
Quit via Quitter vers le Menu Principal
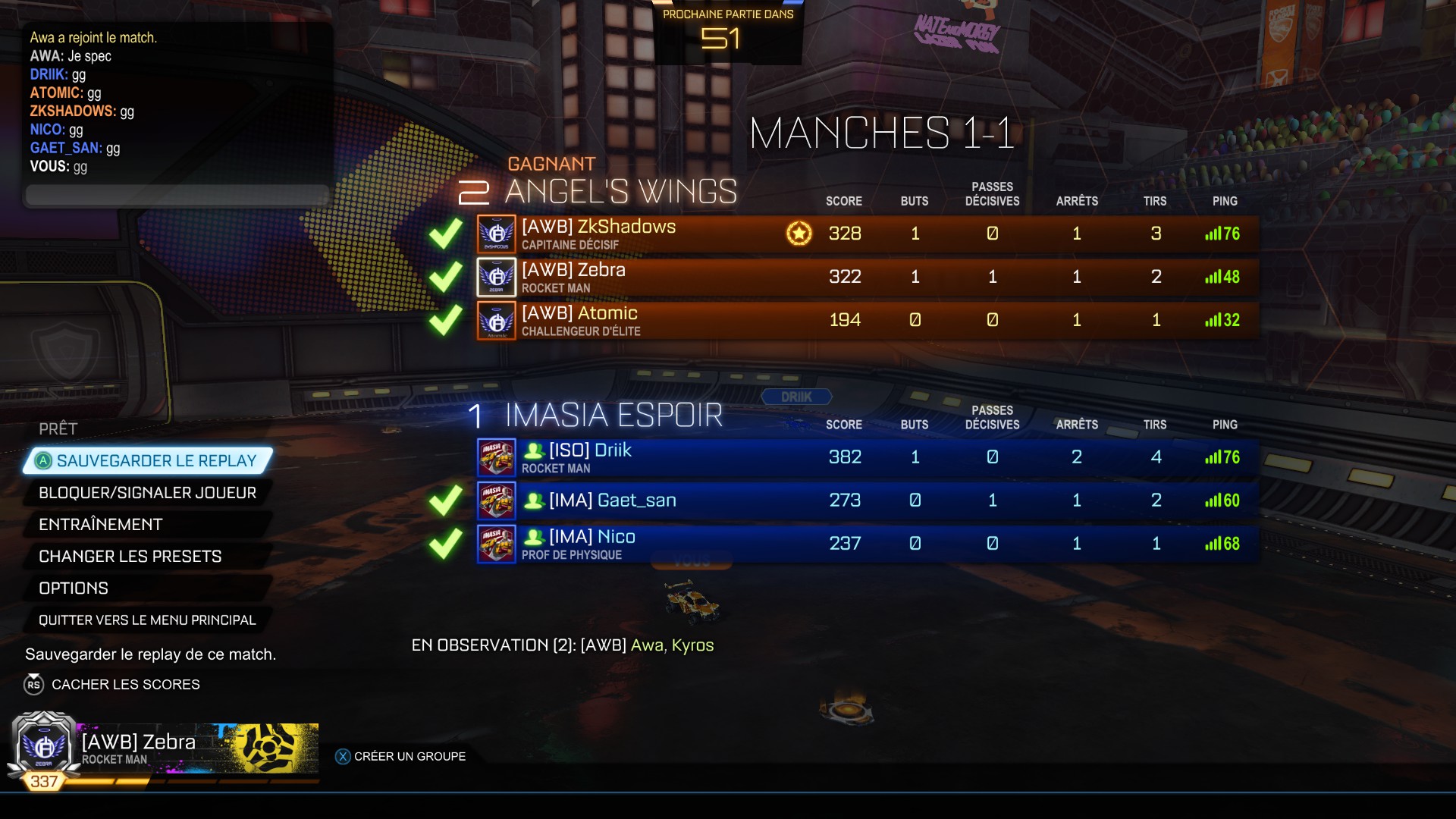tap(147, 620)
